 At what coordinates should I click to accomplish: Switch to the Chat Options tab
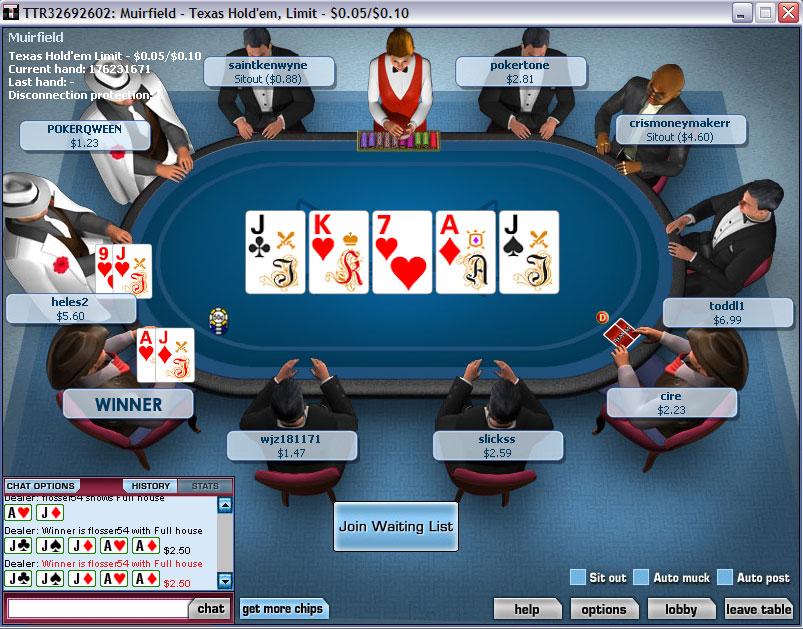[x=42, y=486]
